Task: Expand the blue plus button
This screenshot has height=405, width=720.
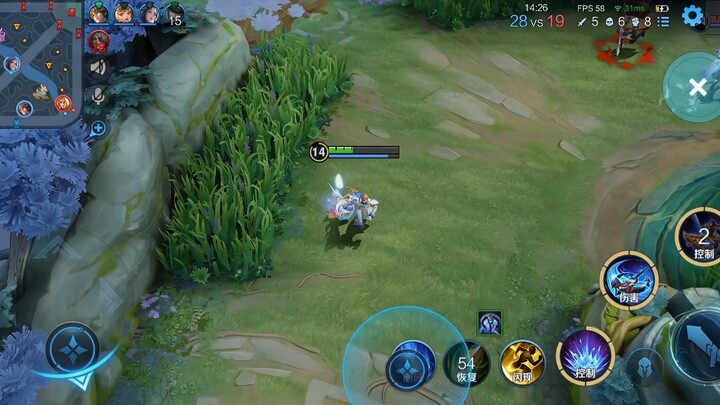Action: (x=98, y=128)
